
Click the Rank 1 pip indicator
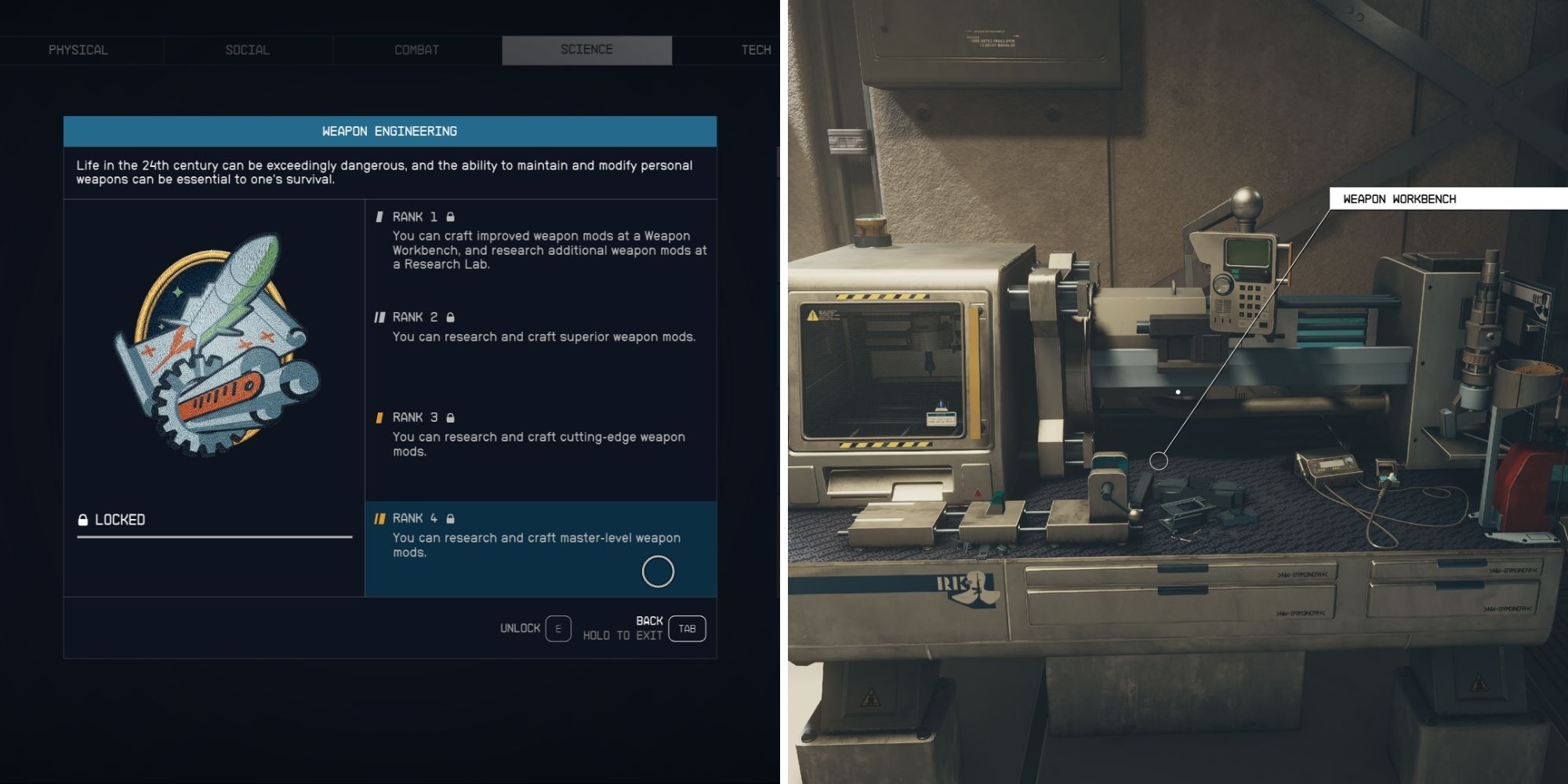(x=379, y=216)
